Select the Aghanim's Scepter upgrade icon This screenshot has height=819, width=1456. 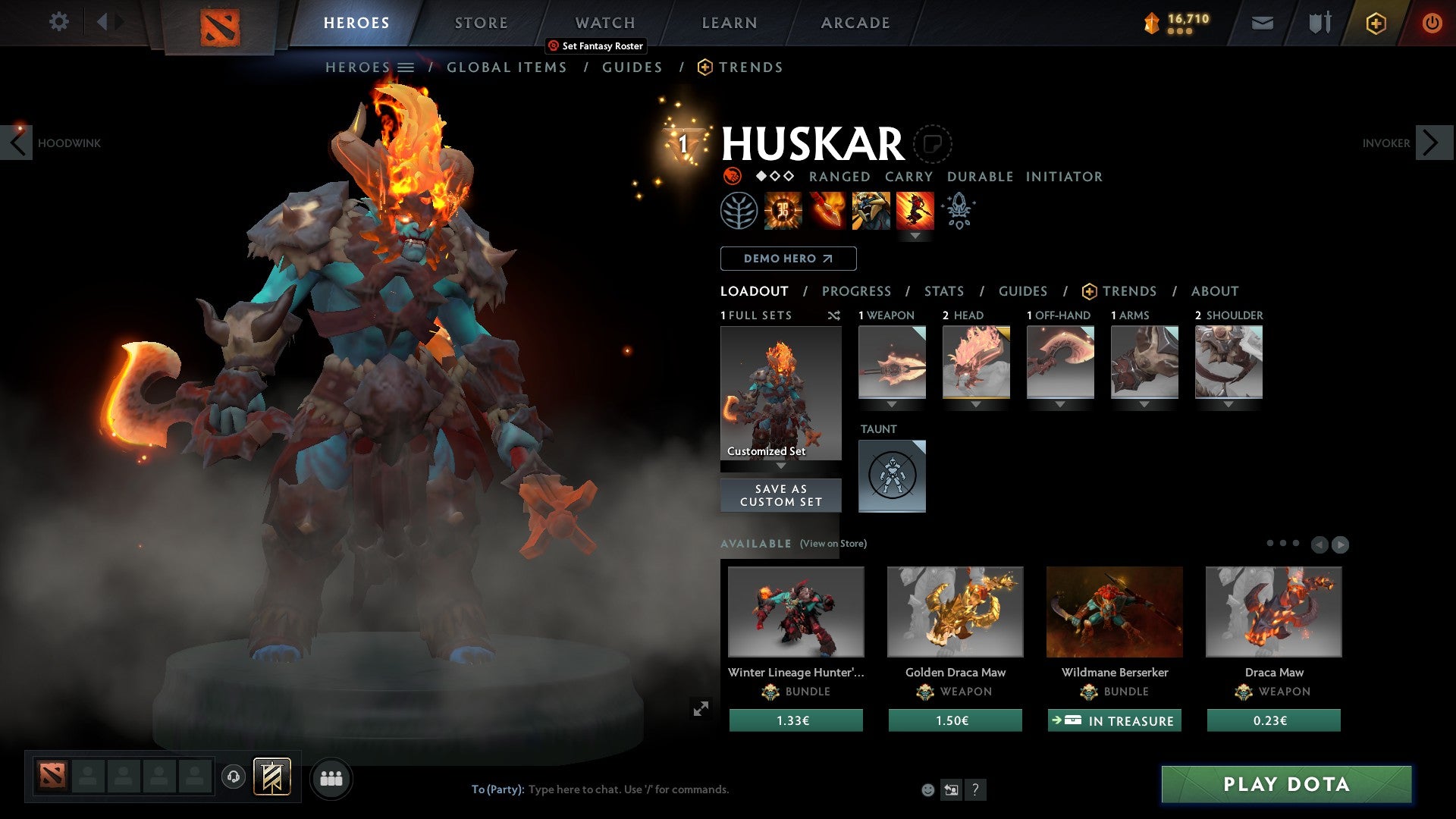tap(958, 211)
